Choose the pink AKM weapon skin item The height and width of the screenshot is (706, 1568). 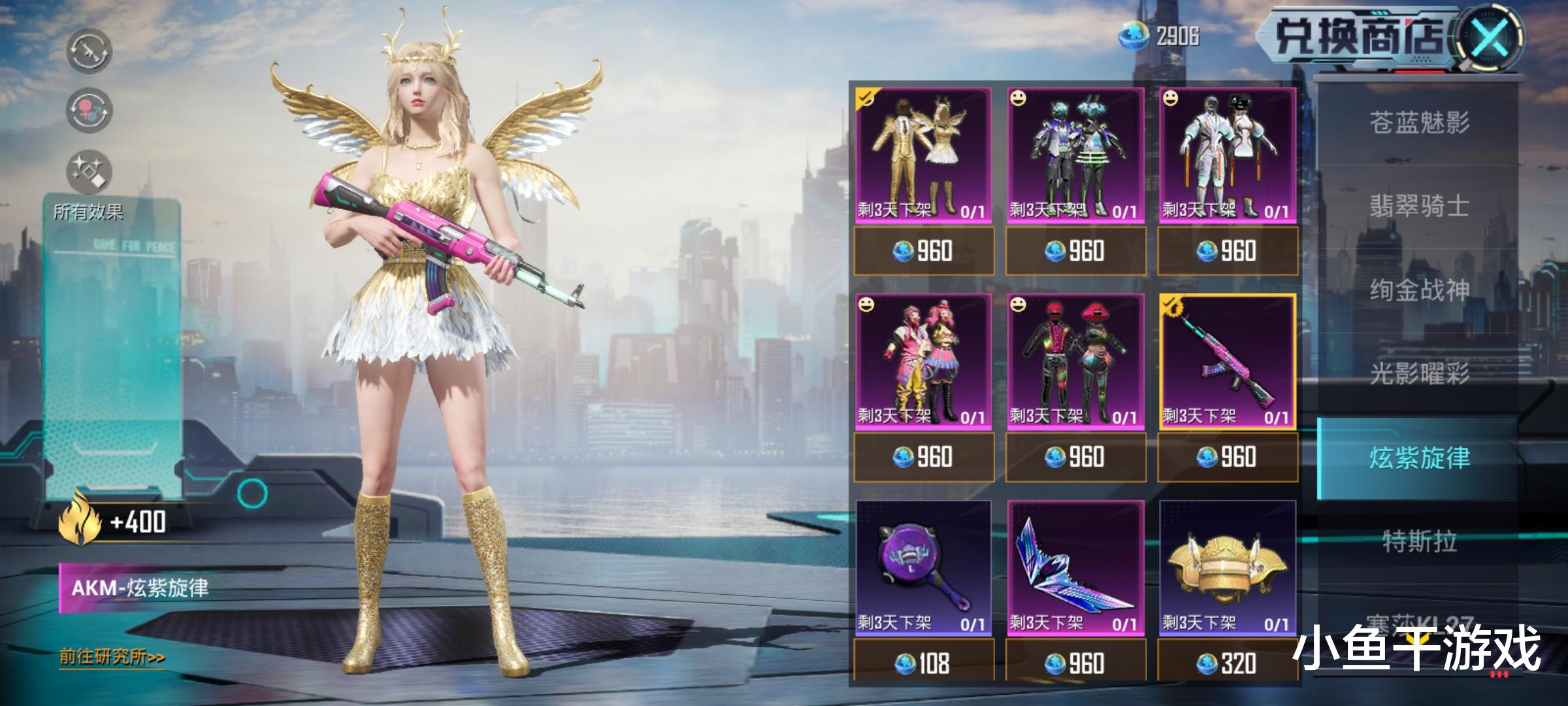coord(1228,361)
